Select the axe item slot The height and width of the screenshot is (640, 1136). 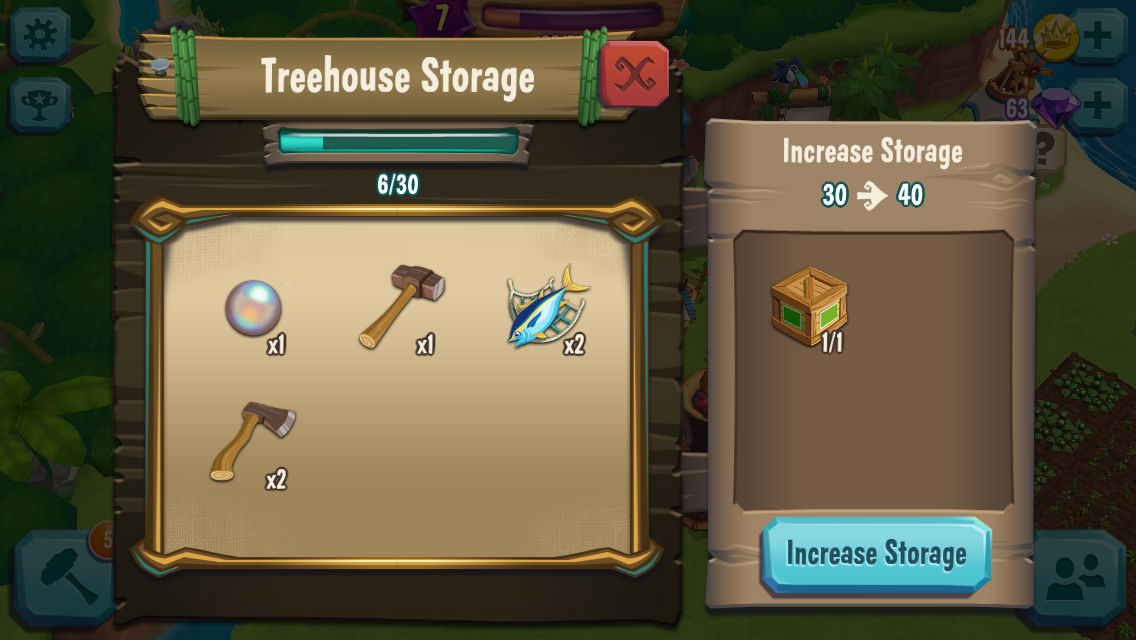coord(253,441)
